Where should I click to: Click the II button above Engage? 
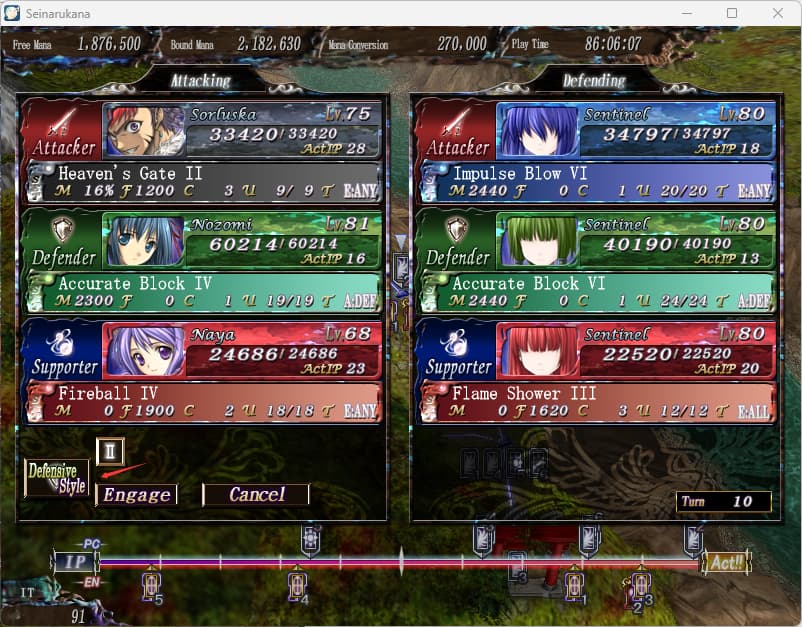click(x=110, y=452)
